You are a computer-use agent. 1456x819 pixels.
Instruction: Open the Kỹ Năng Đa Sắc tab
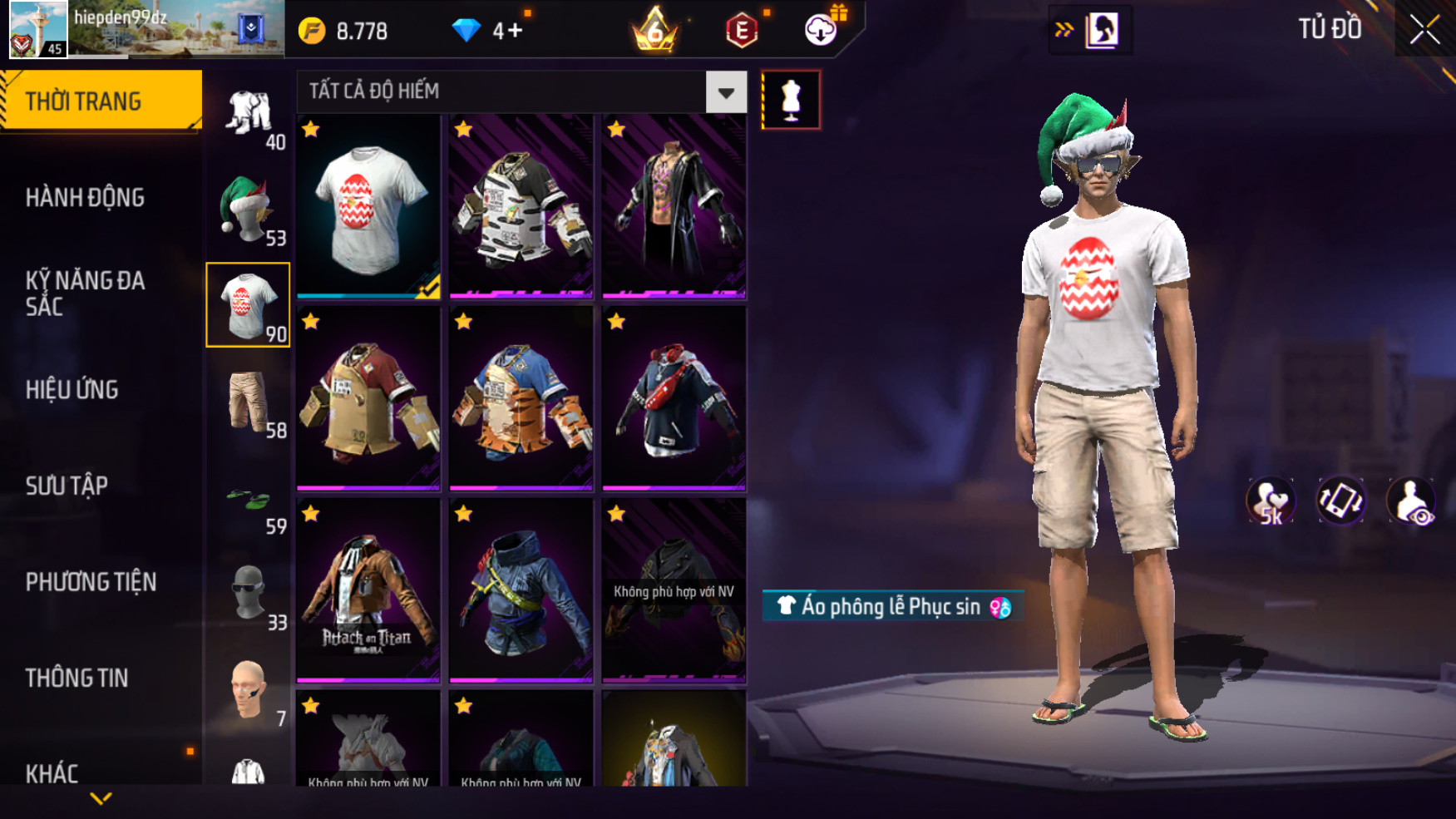tap(85, 293)
